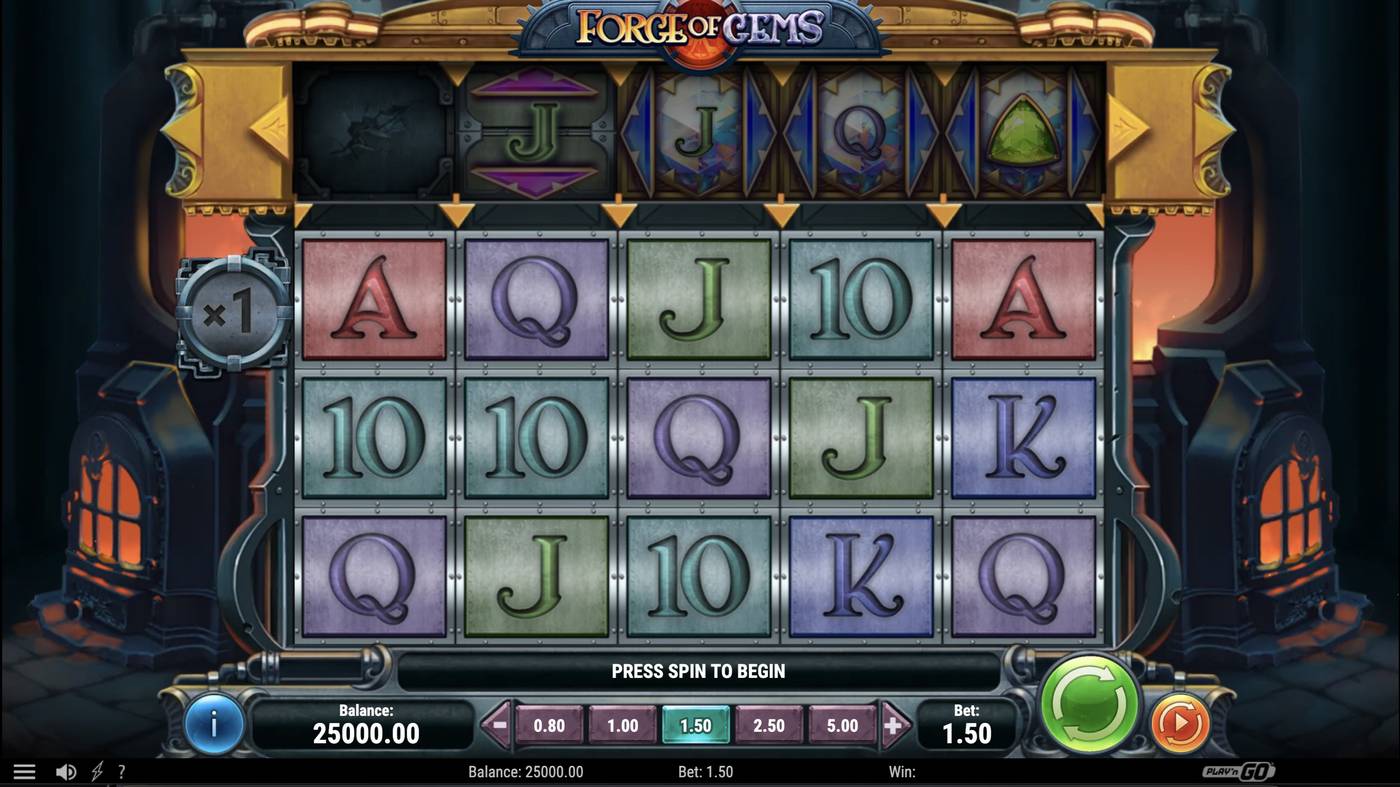Select bet value 5.00

[x=843, y=725]
